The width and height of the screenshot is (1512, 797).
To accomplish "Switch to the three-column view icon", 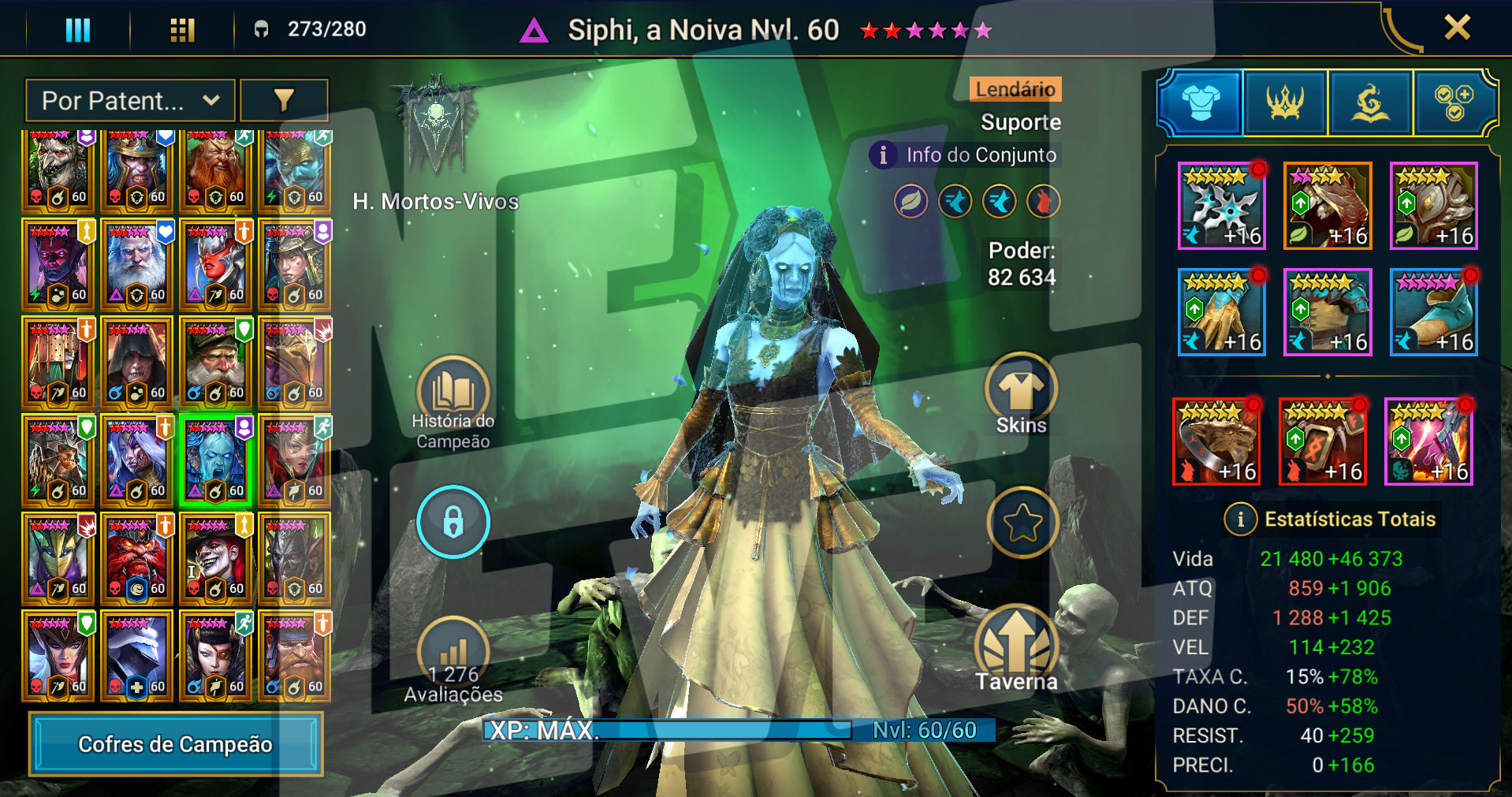I will click(77, 30).
